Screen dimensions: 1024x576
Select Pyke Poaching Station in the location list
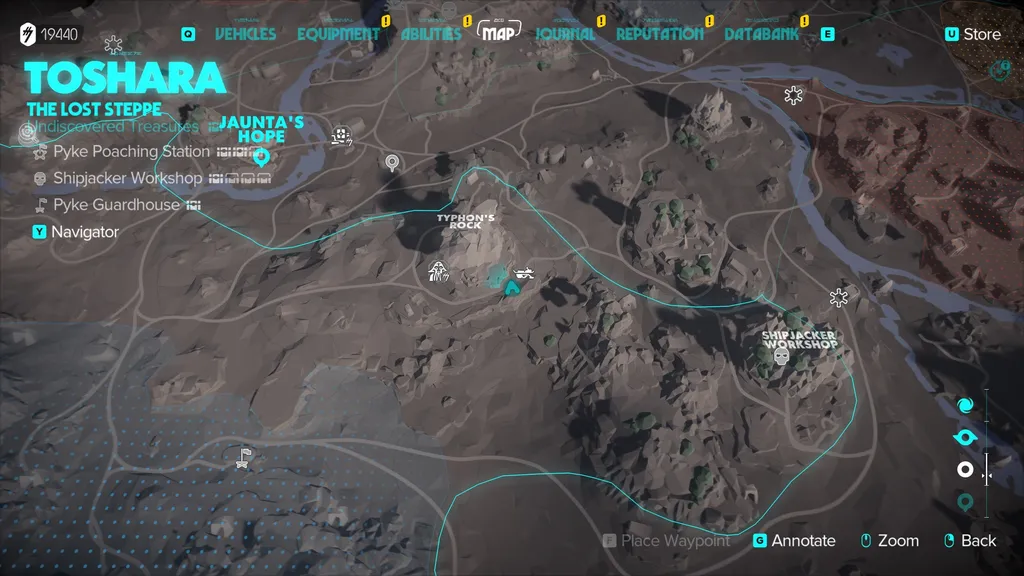[131, 152]
